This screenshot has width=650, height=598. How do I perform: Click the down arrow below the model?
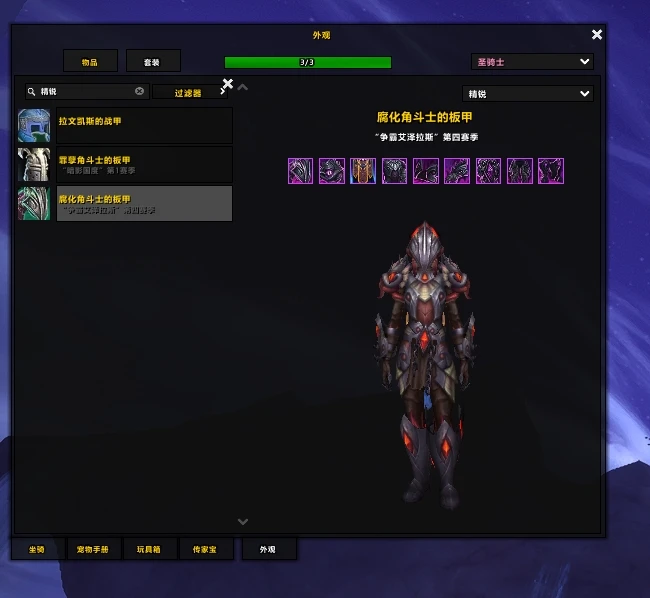point(243,521)
